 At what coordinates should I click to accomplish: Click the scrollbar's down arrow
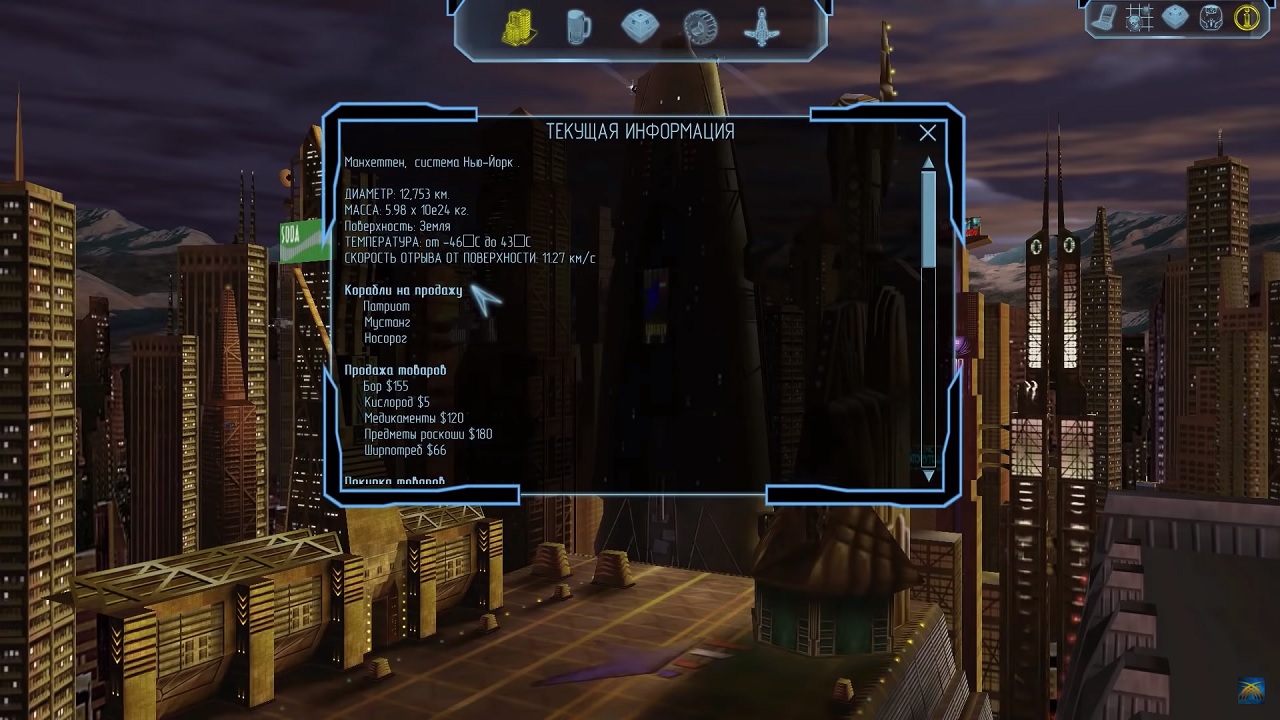click(x=928, y=475)
